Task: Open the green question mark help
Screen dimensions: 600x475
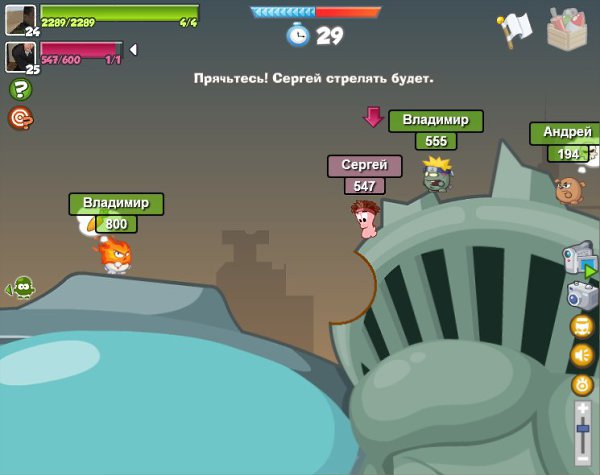Action: [x=19, y=89]
